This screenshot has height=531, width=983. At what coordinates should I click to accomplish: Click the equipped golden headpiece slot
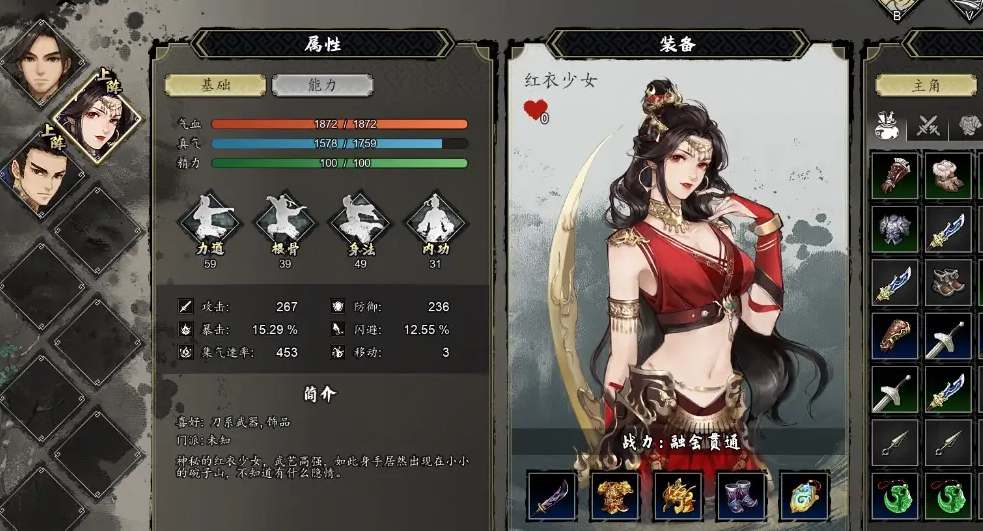click(679, 496)
